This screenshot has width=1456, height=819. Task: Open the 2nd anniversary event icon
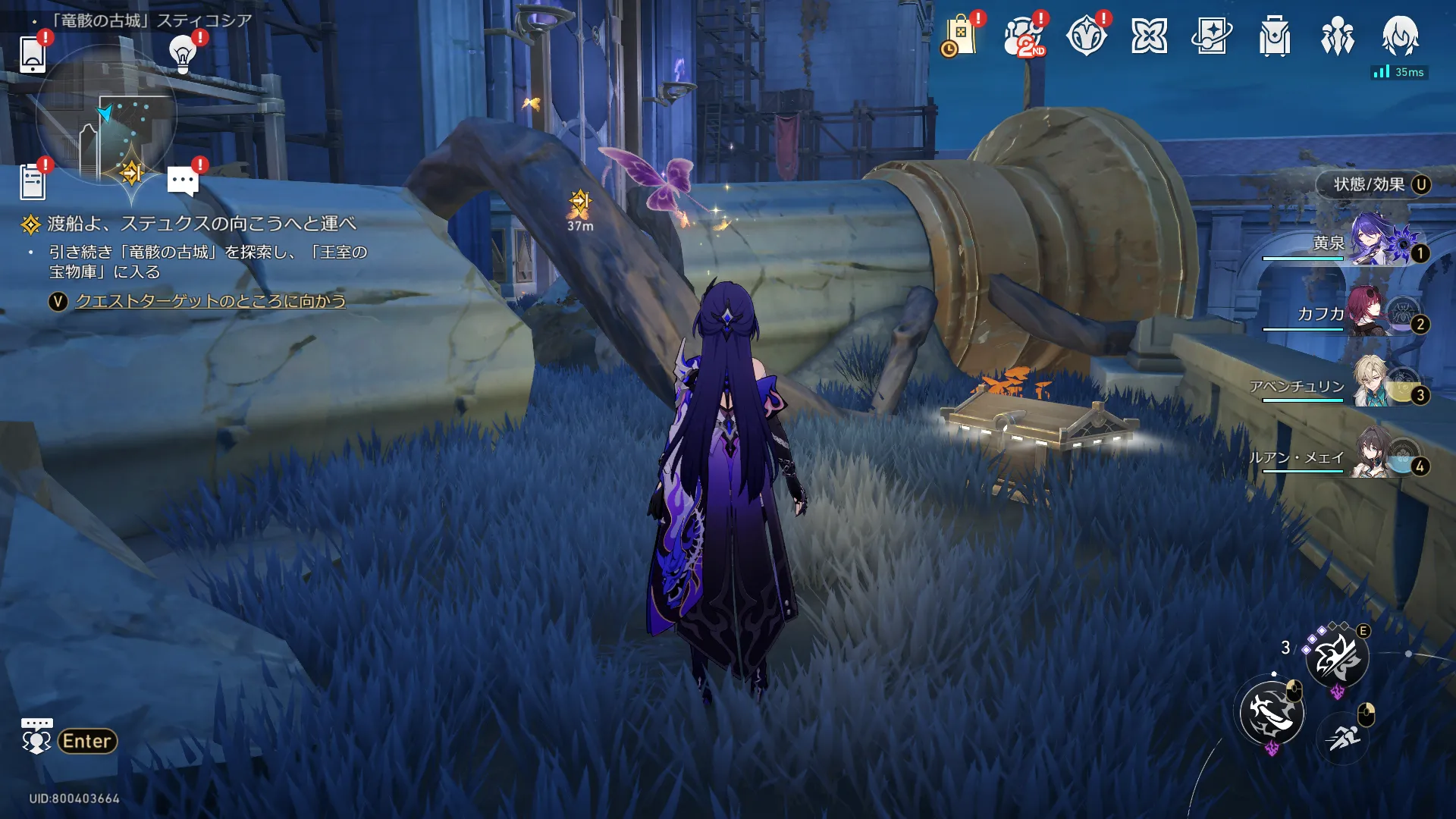tap(1024, 36)
